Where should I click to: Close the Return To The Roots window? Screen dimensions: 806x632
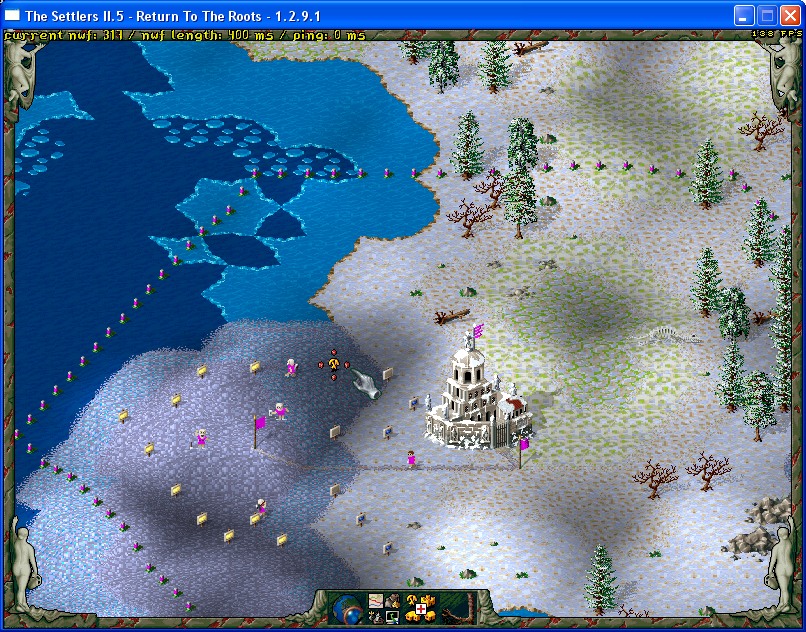[x=790, y=15]
